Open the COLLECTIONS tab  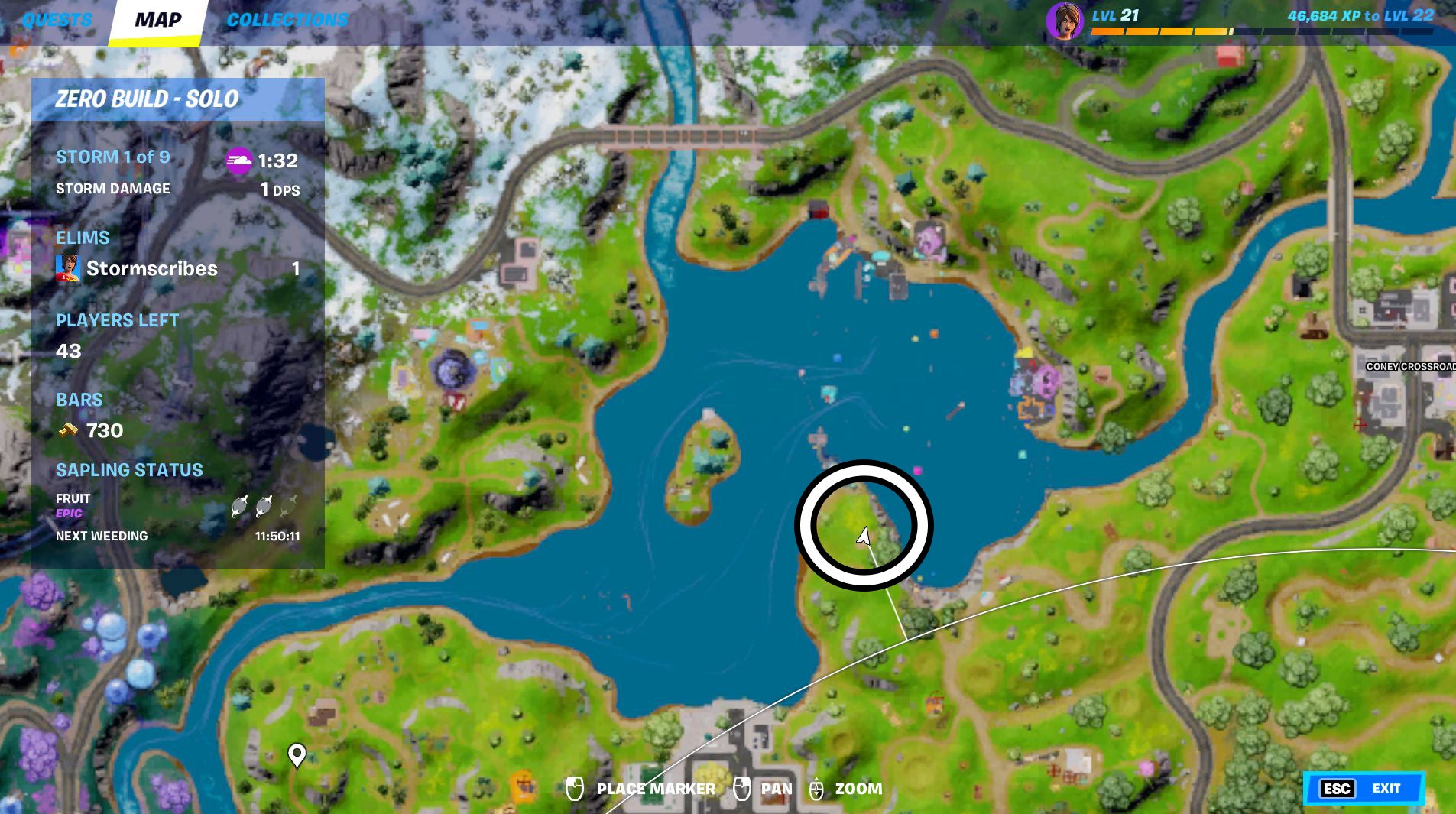click(x=287, y=20)
